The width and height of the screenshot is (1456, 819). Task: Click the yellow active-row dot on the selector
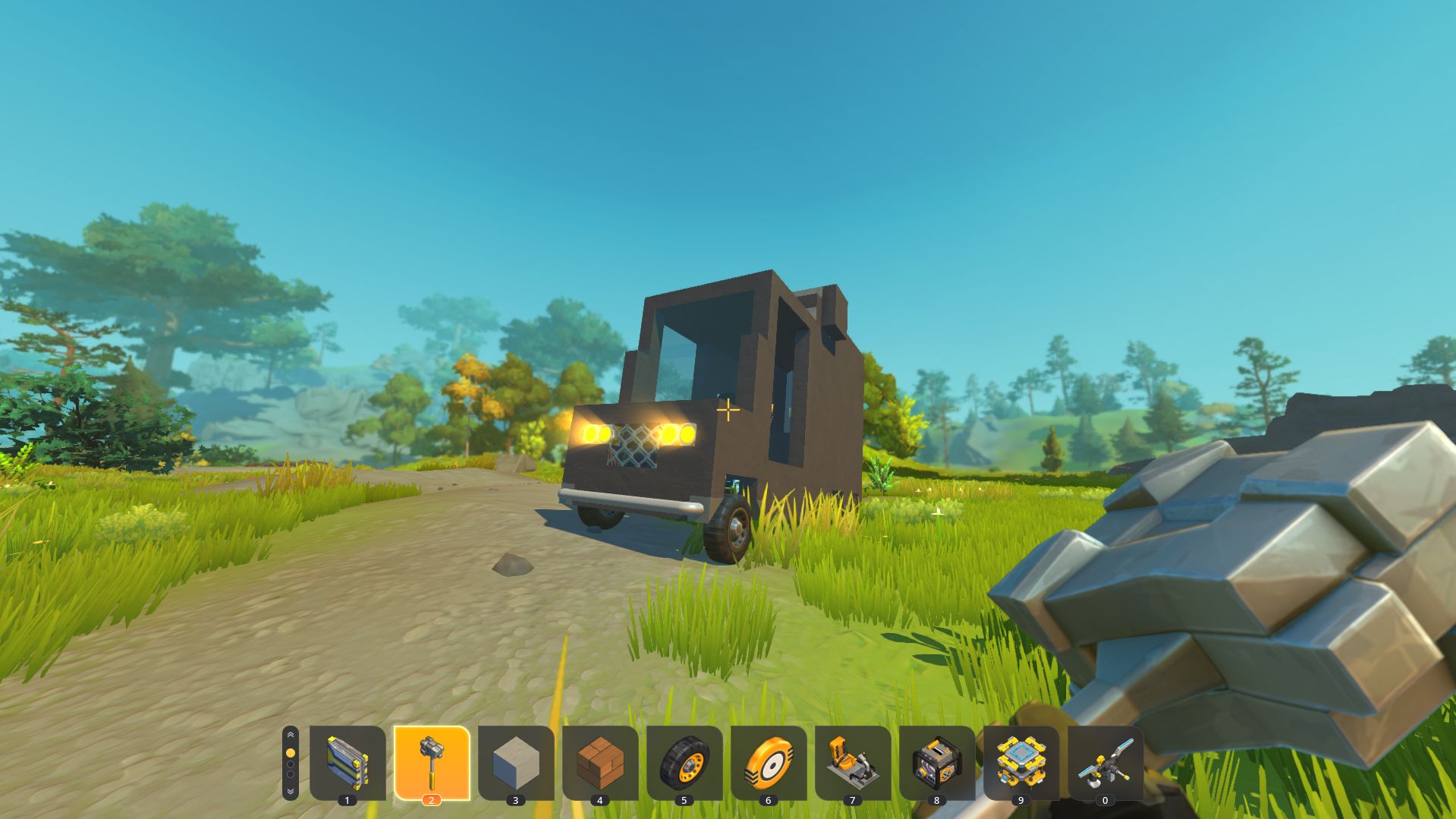(x=291, y=751)
